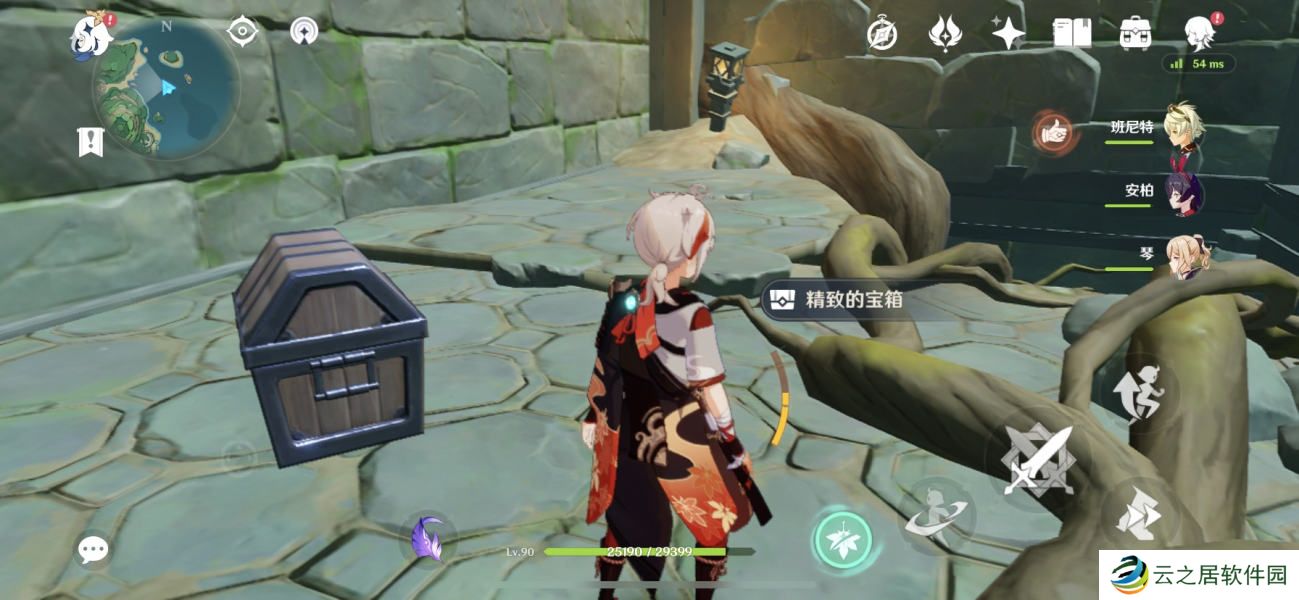Switch to party member 安柏
This screenshot has width=1299, height=600.
pyautogui.click(x=1185, y=192)
